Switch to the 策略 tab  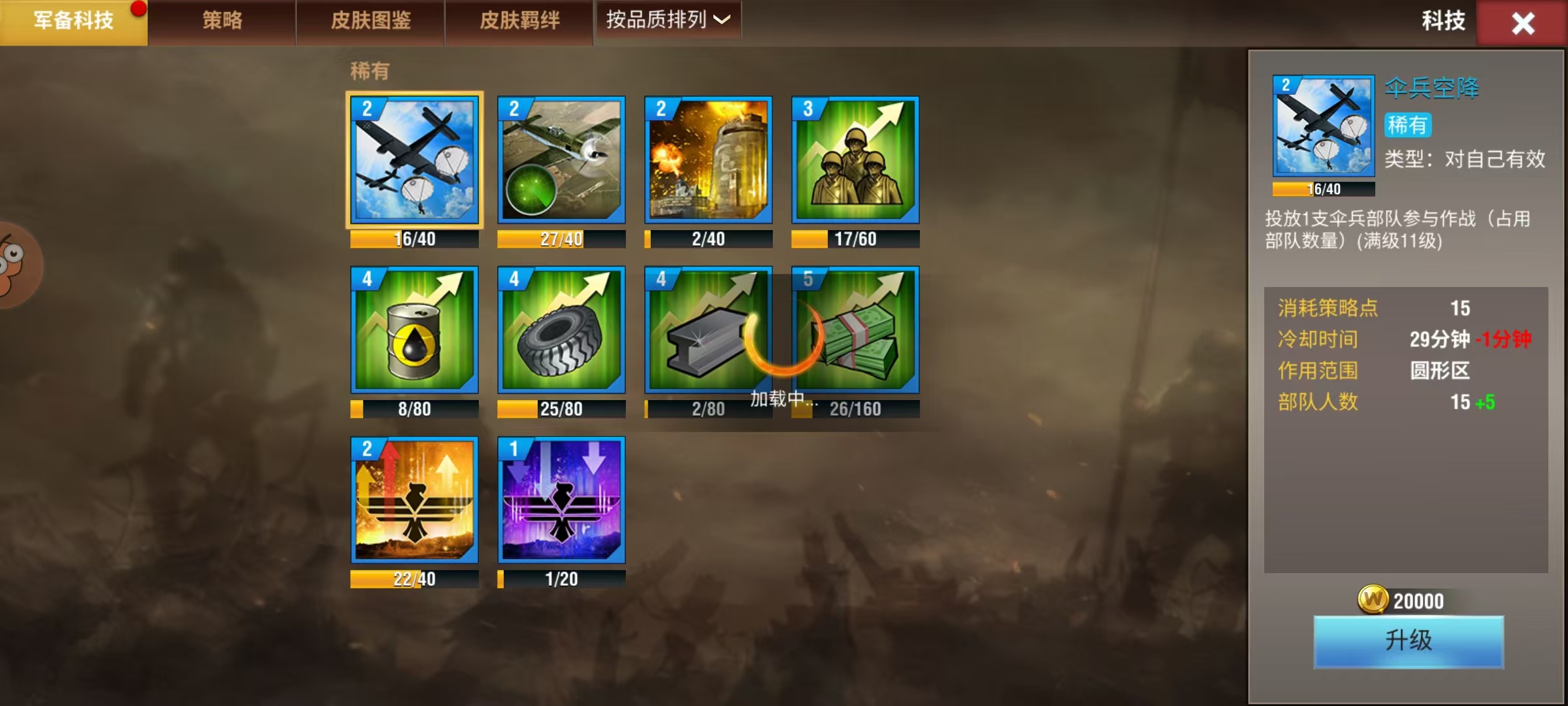tap(222, 22)
